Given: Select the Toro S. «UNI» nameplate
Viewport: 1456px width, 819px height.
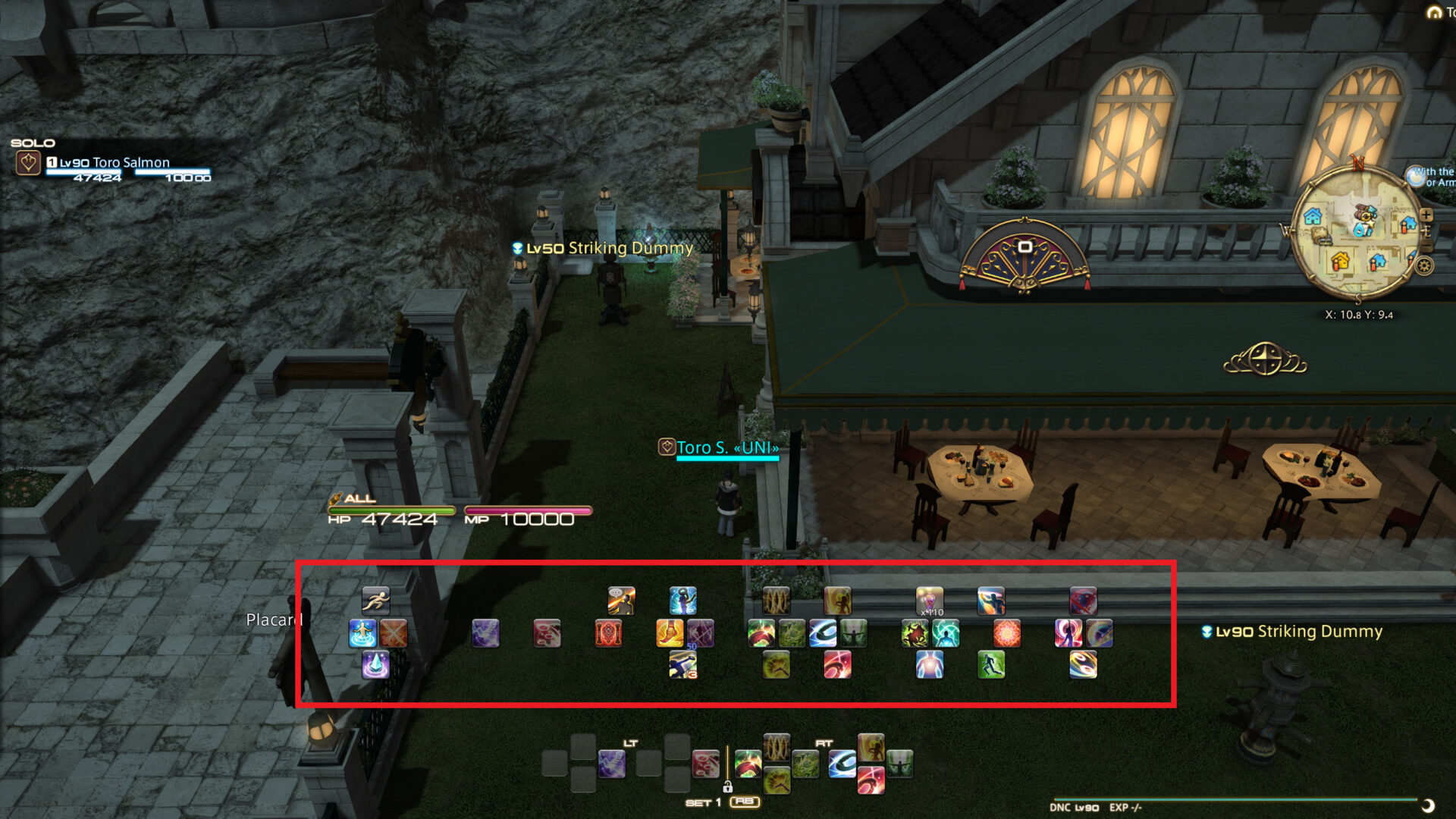Looking at the screenshot, I should 728,447.
